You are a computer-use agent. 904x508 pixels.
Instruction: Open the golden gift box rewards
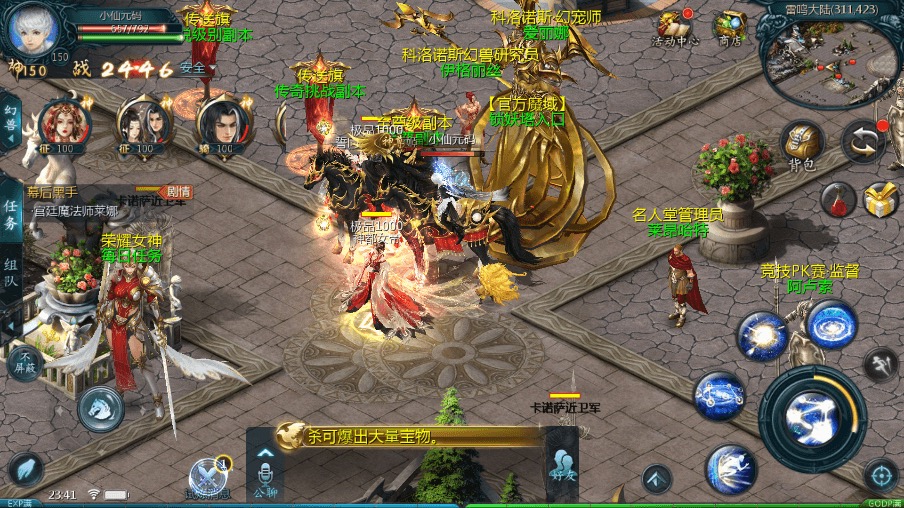[x=880, y=200]
